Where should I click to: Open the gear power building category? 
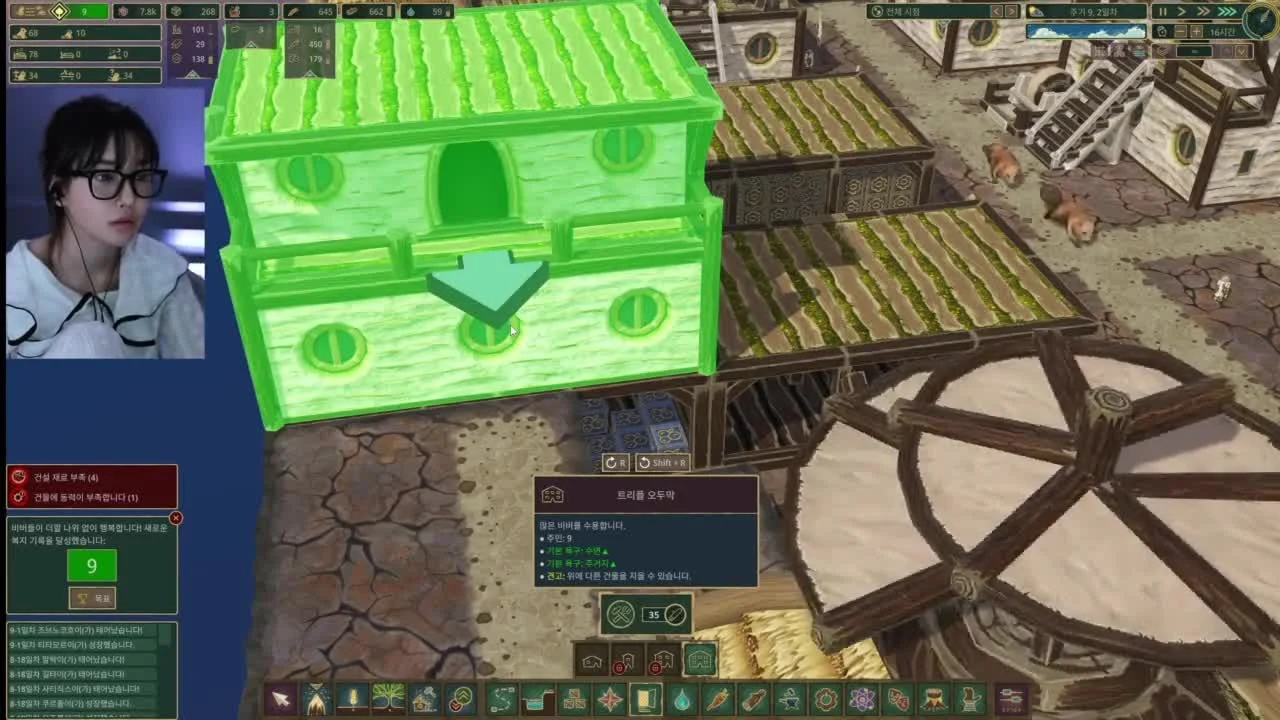(x=825, y=699)
